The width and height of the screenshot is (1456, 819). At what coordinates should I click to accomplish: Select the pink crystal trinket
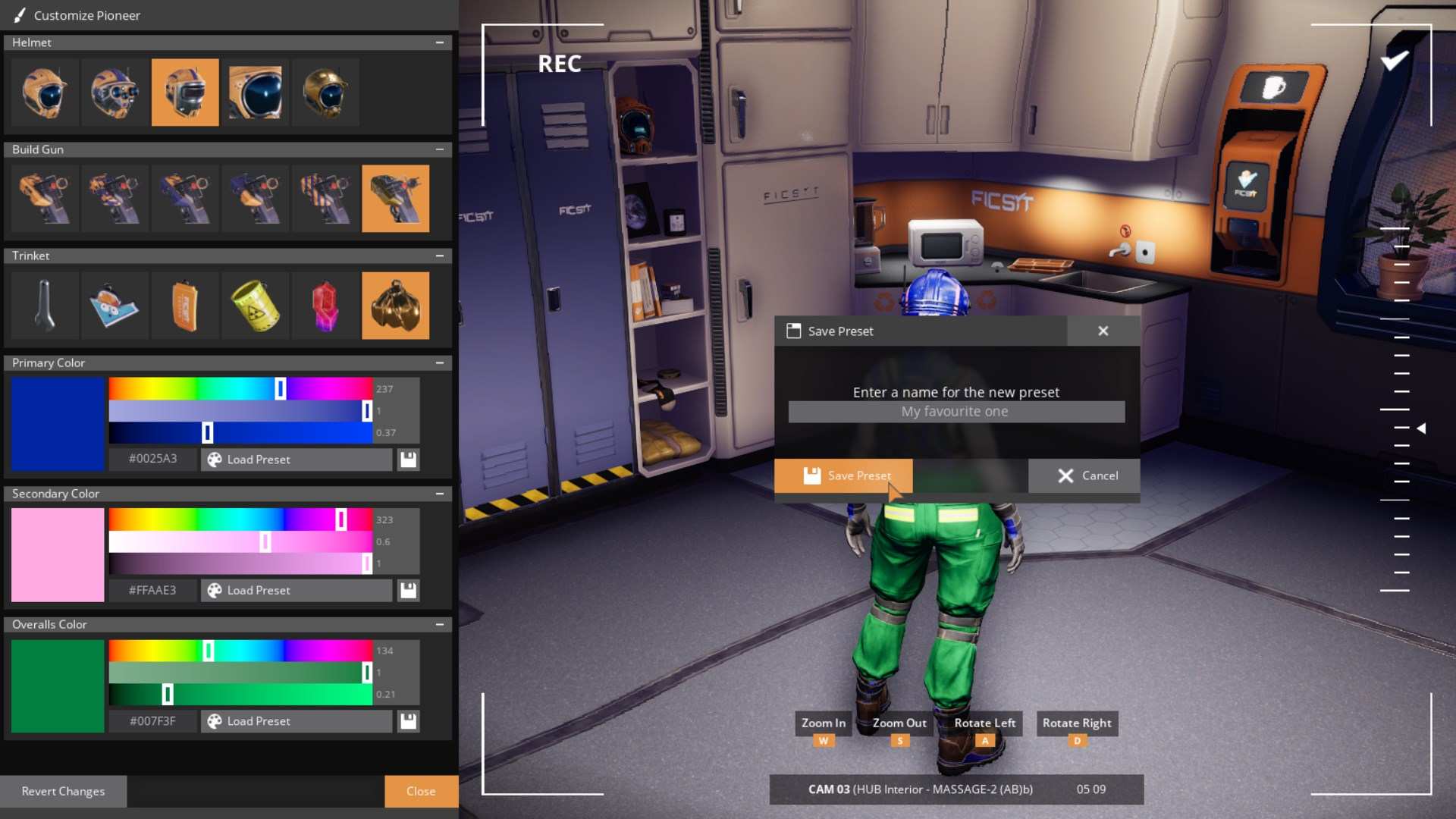click(325, 306)
